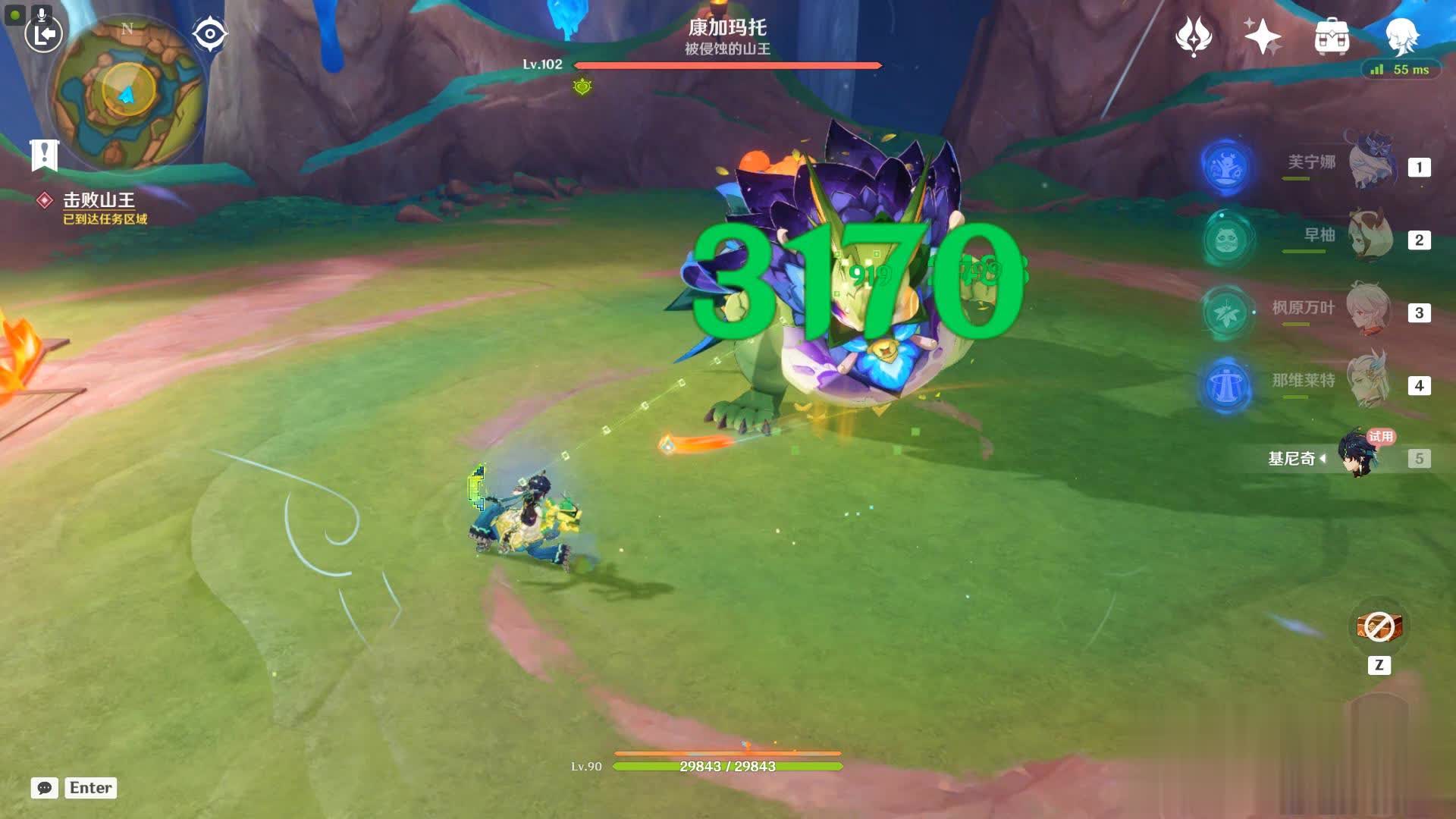The width and height of the screenshot is (1456, 819).
Task: Open the chat speech bubble
Action: click(x=44, y=788)
